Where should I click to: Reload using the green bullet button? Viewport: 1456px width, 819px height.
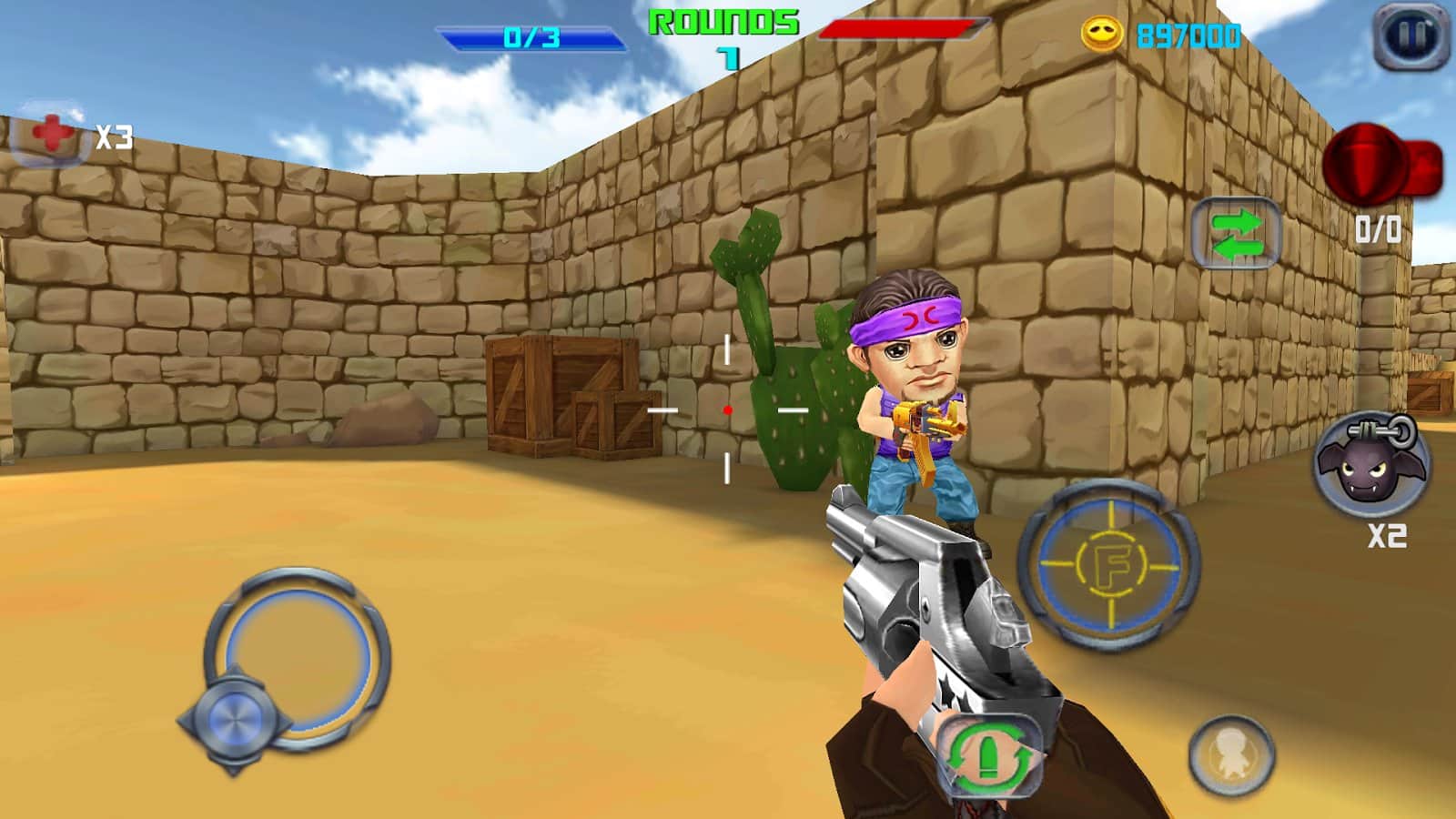pos(988,759)
